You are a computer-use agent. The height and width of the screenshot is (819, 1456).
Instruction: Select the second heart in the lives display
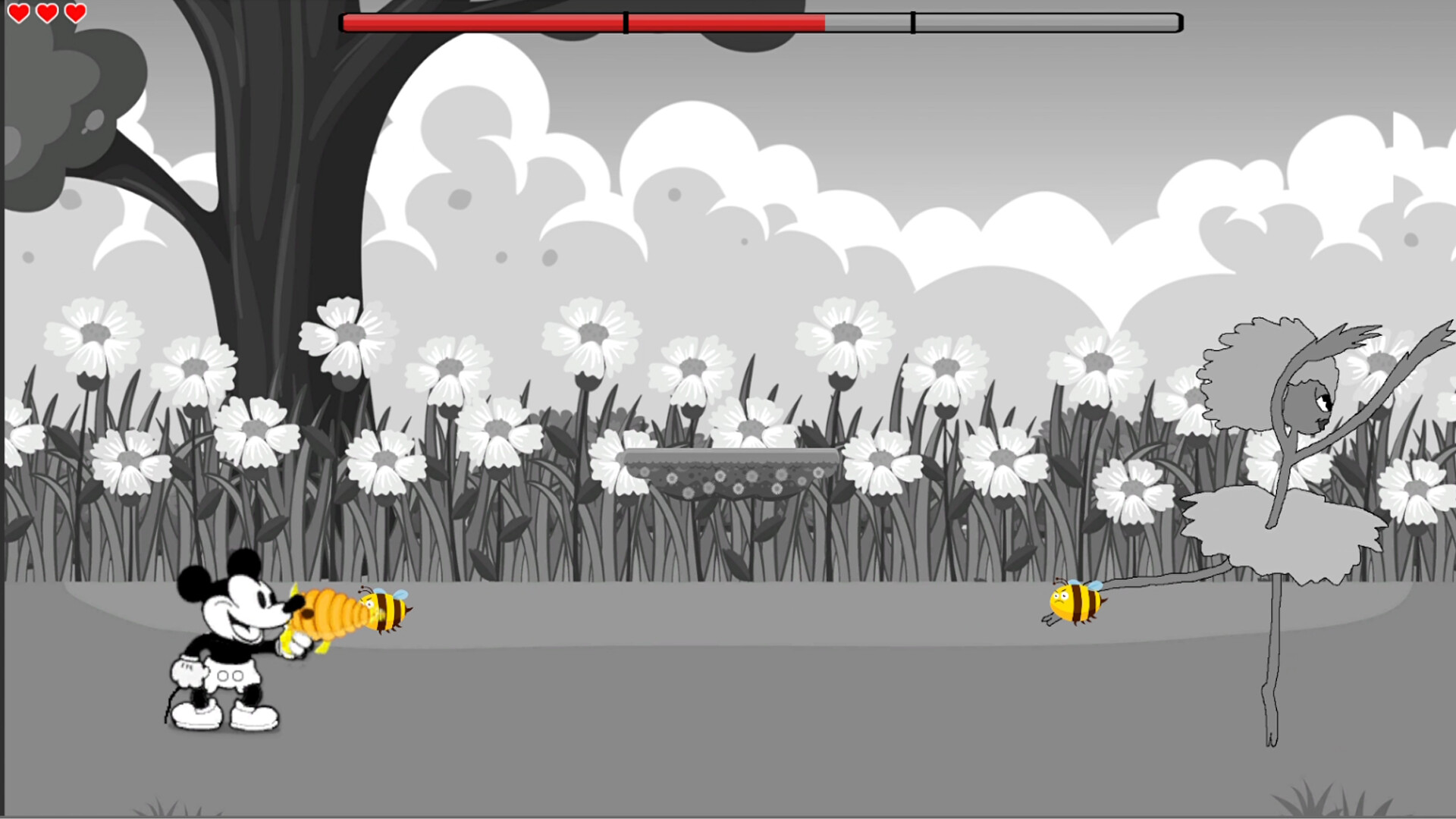click(47, 12)
